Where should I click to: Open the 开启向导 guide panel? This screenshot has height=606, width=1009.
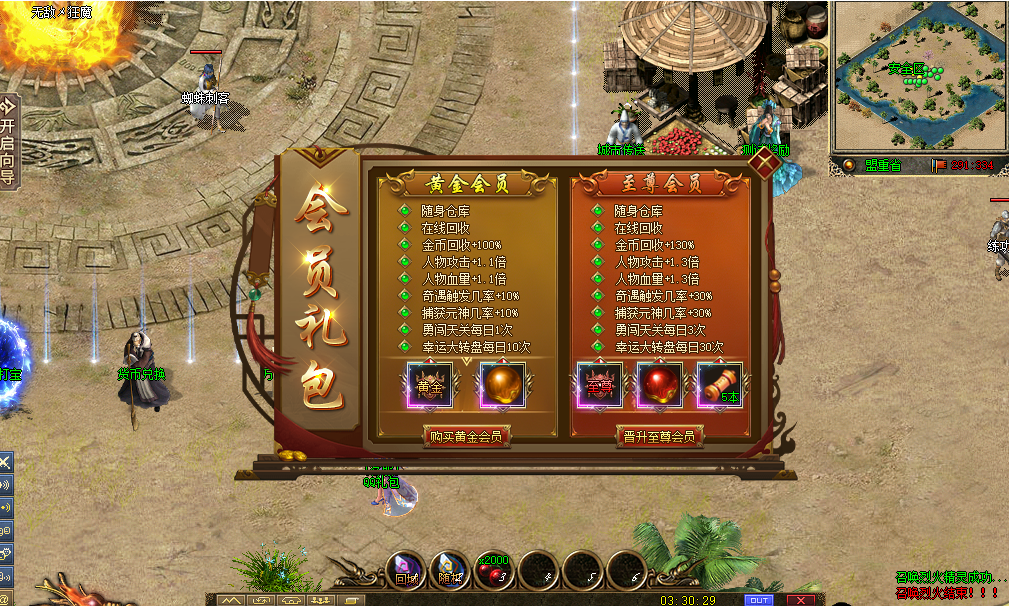point(8,140)
